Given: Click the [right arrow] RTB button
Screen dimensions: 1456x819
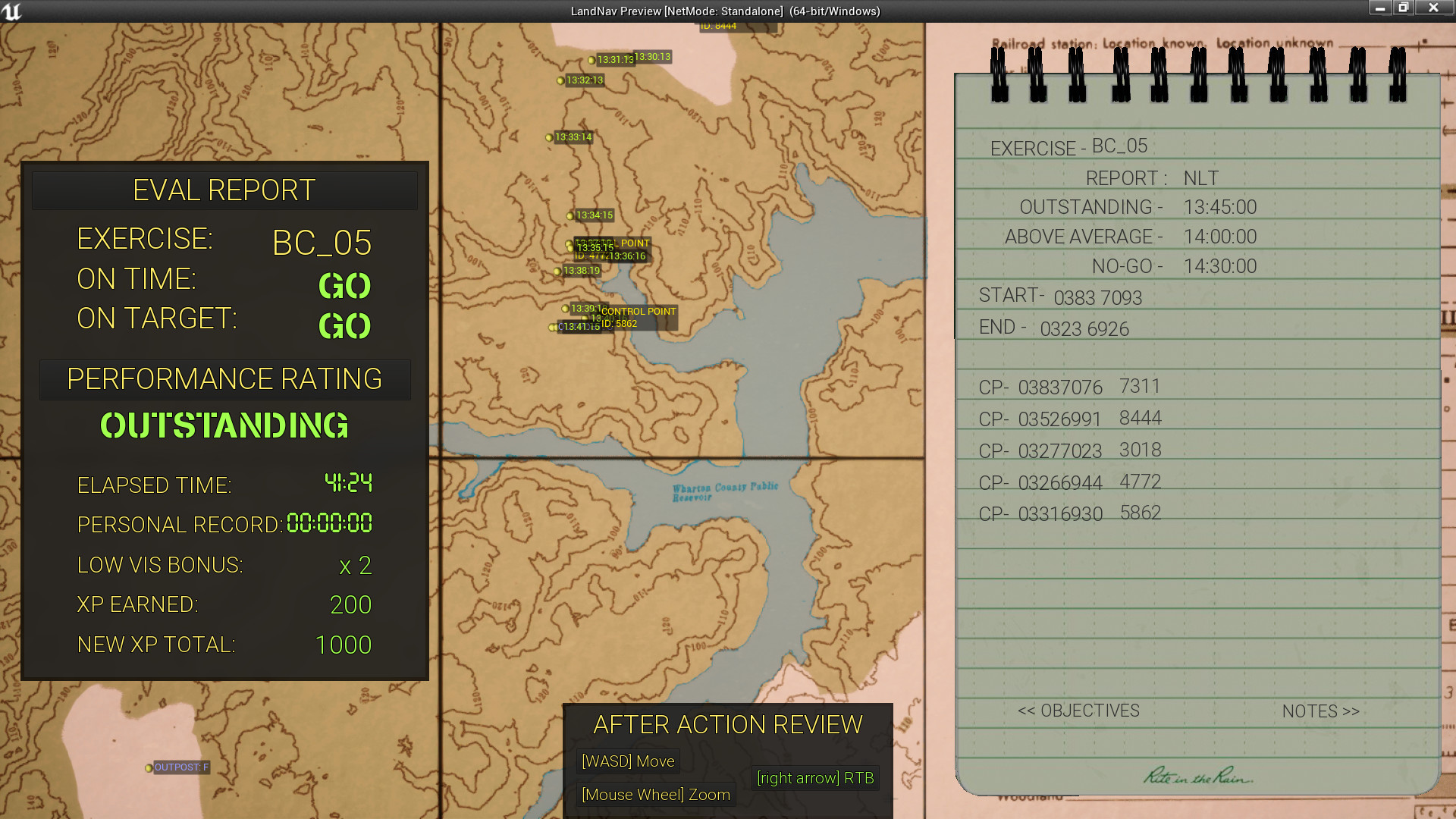Looking at the screenshot, I should click(x=814, y=778).
